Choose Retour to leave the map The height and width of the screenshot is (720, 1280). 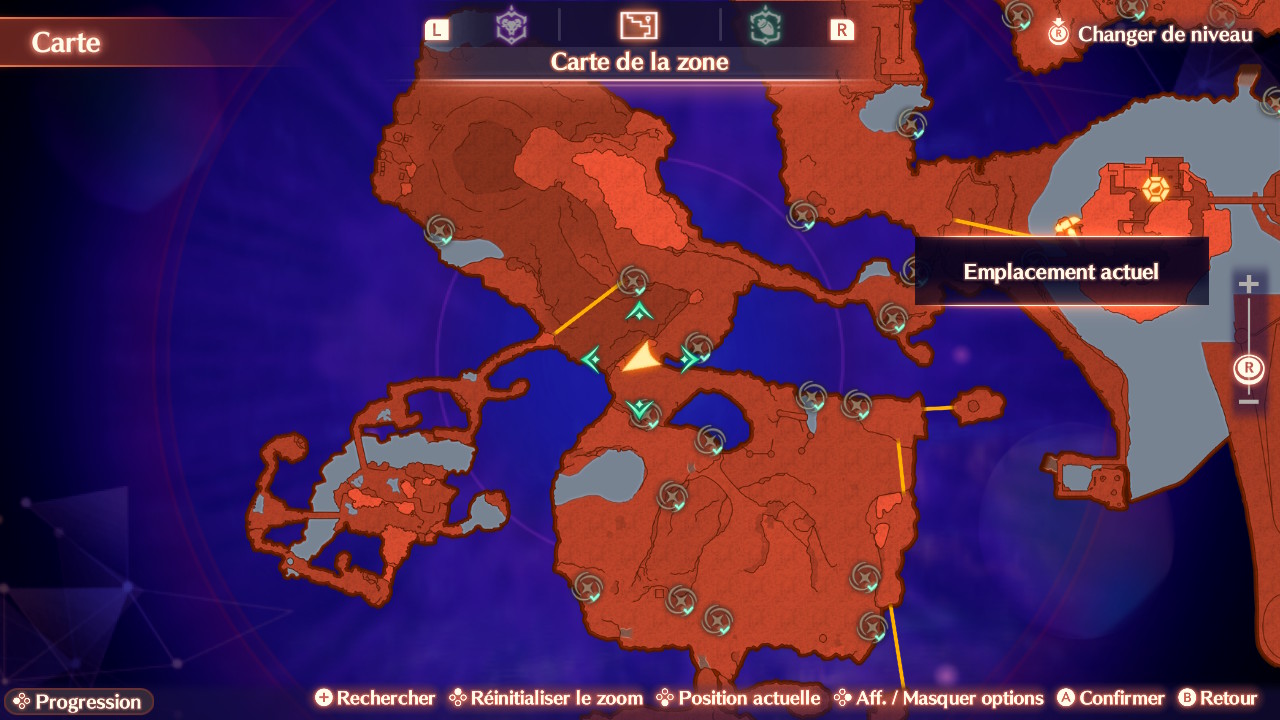(x=1217, y=698)
